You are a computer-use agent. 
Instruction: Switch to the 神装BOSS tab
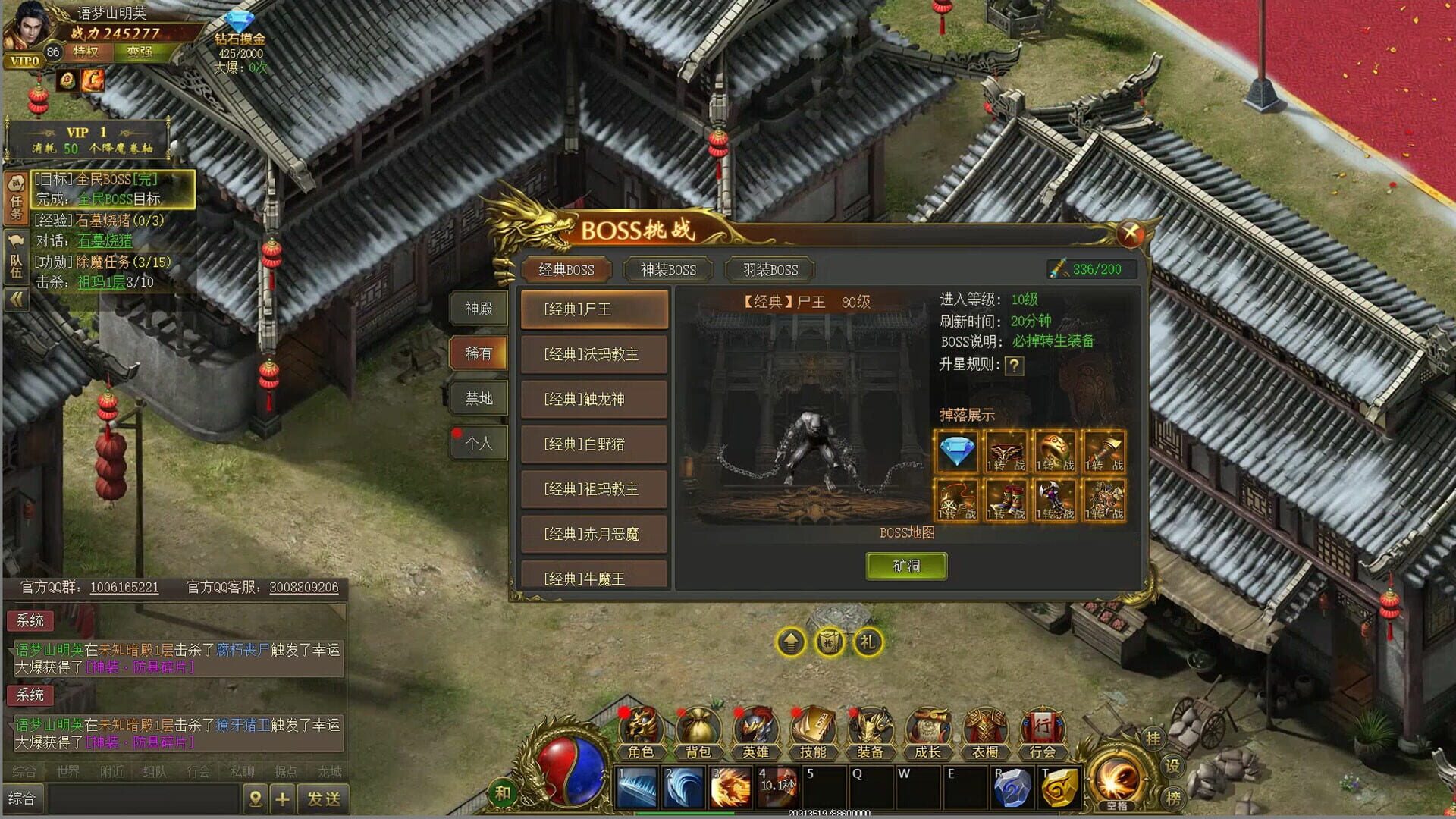[668, 270]
